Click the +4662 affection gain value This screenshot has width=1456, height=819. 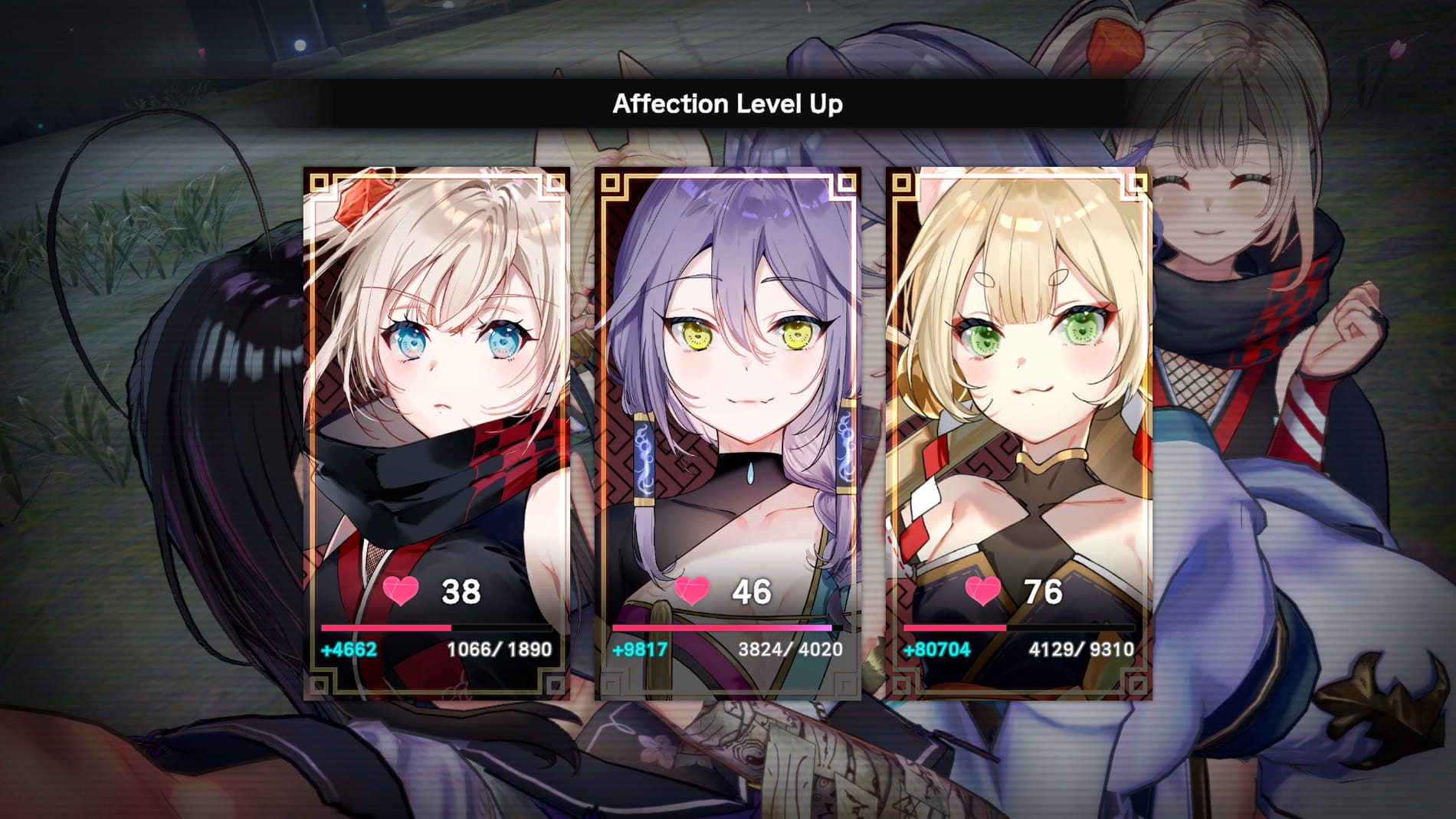[351, 650]
